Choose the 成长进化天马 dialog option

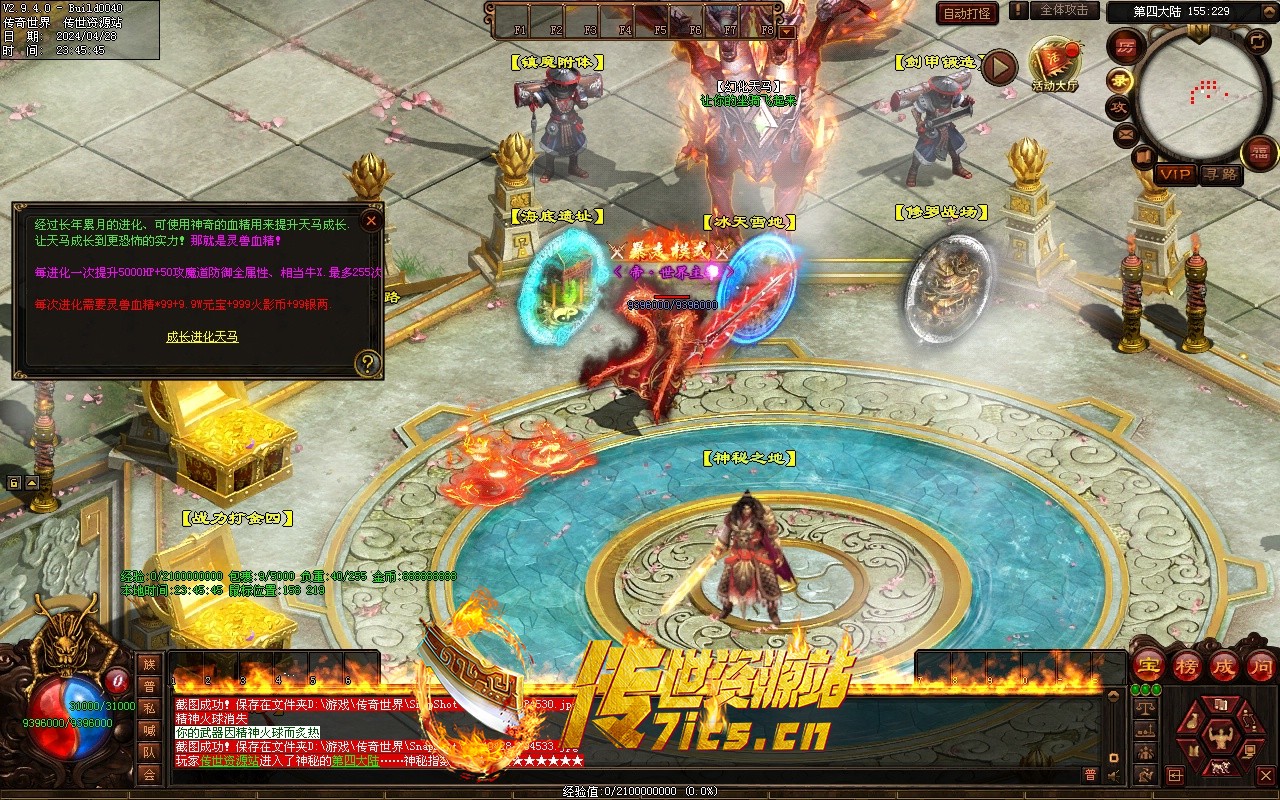(x=202, y=337)
